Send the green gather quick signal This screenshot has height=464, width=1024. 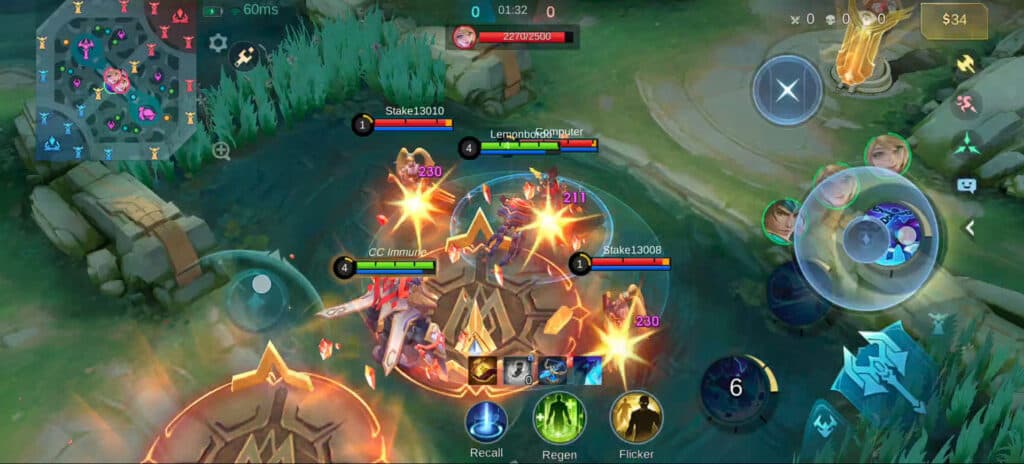click(966, 143)
